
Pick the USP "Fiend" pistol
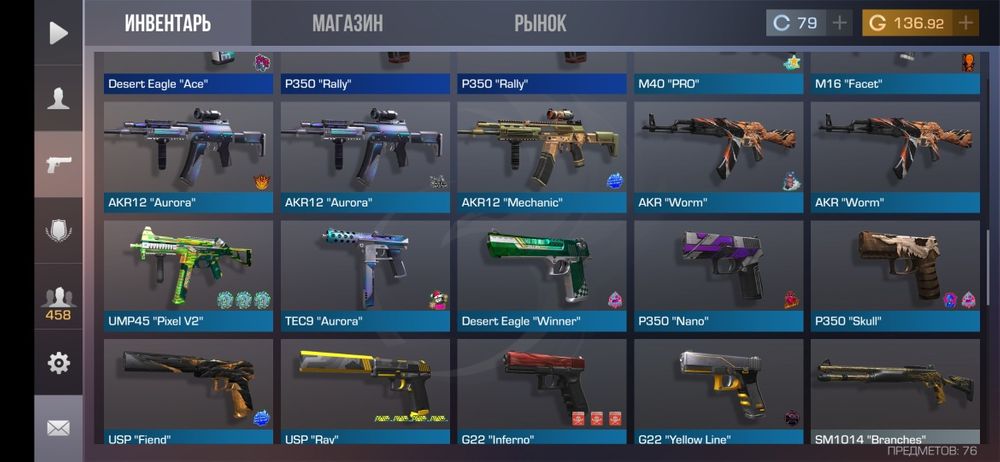pyautogui.click(x=188, y=392)
